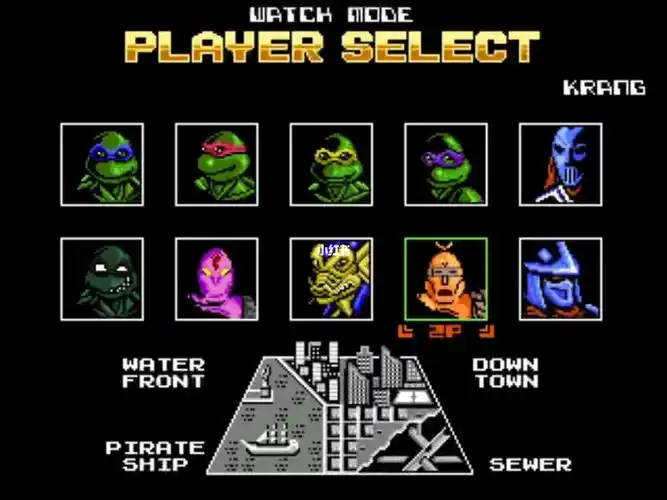Choose the blue hockey-mask fighter portrait
This screenshot has width=667, height=500.
(x=561, y=164)
